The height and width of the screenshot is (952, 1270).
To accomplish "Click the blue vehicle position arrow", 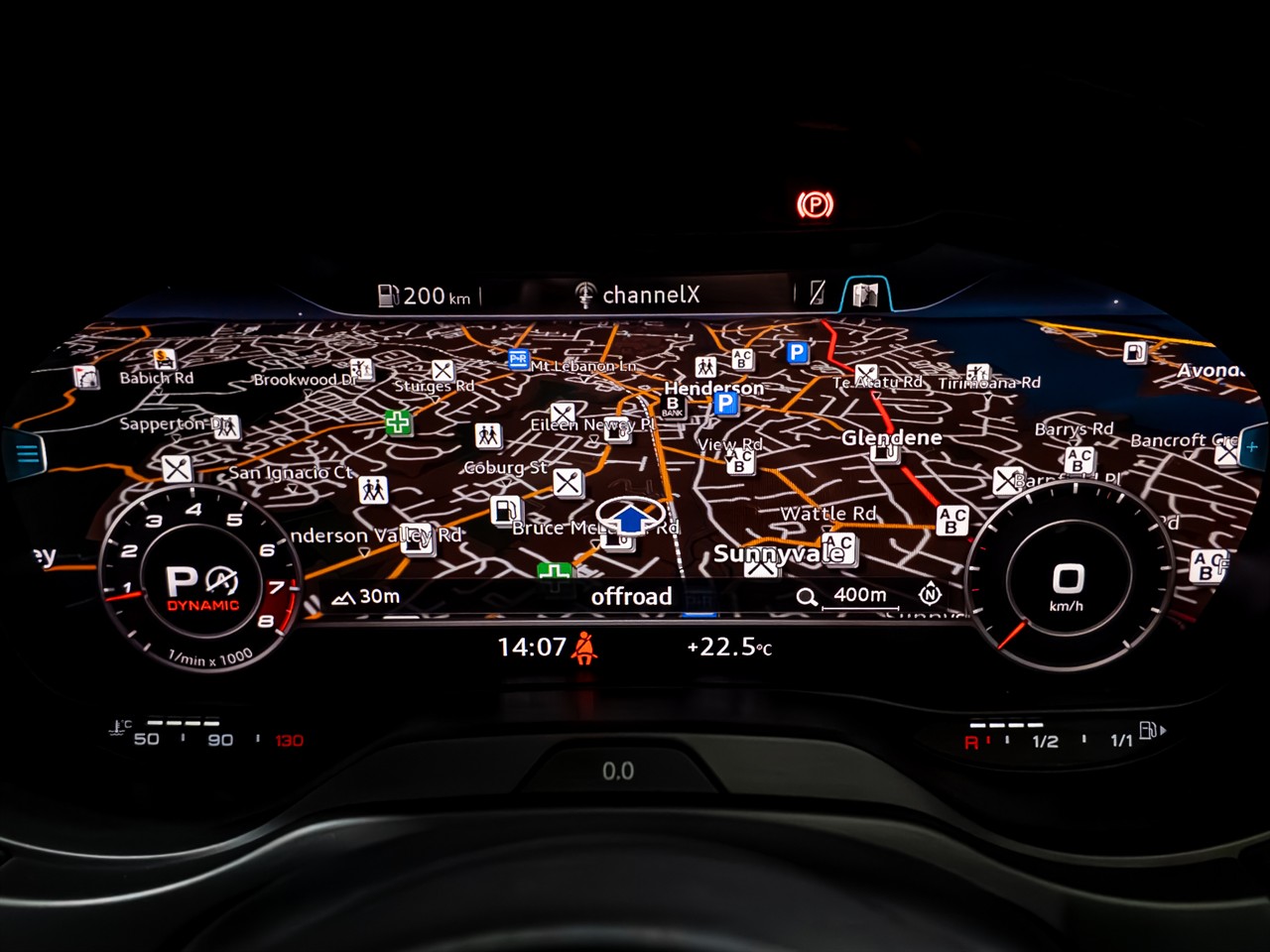I will point(631,517).
